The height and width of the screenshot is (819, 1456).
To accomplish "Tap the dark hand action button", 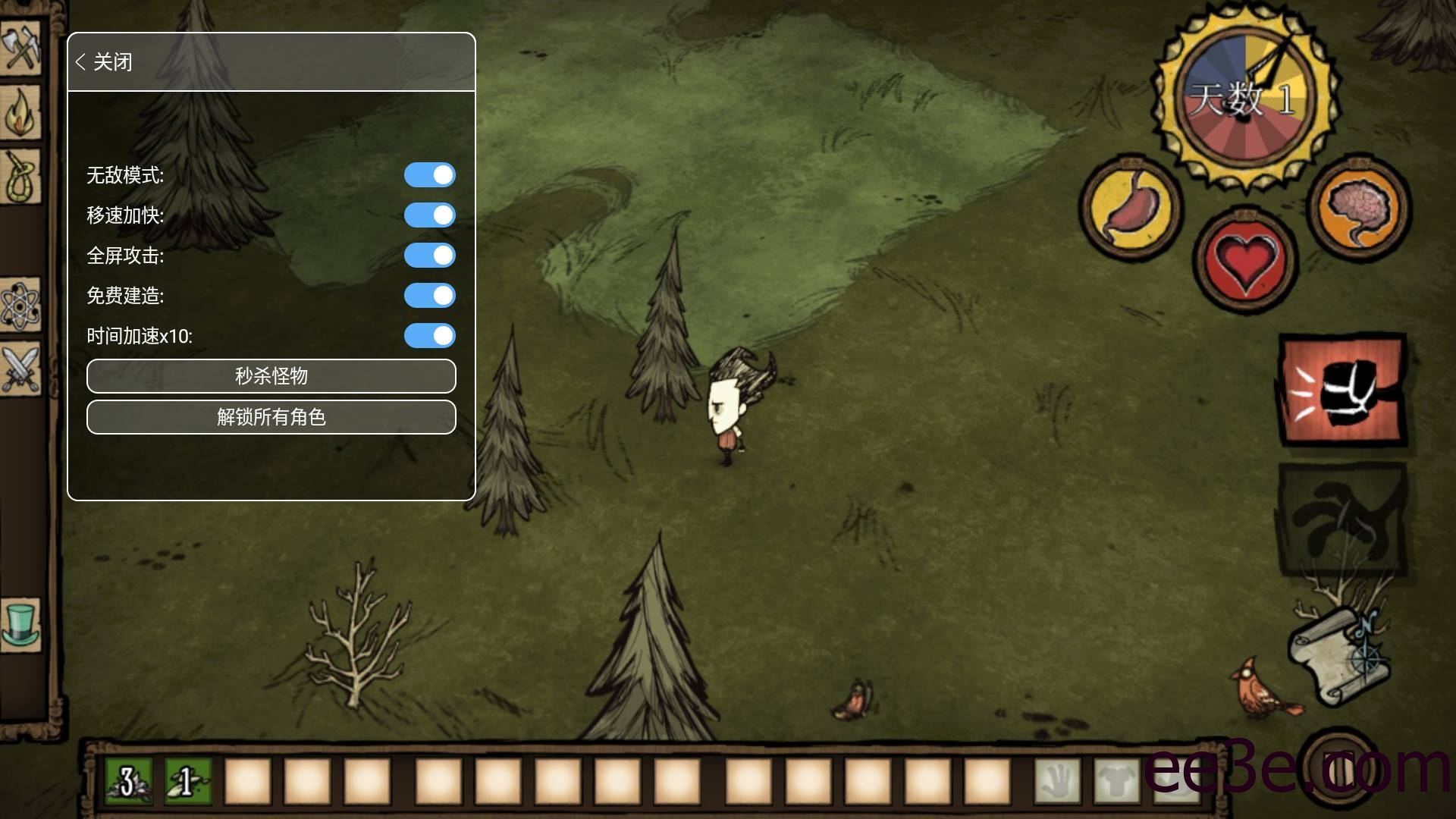I will pyautogui.click(x=1342, y=521).
